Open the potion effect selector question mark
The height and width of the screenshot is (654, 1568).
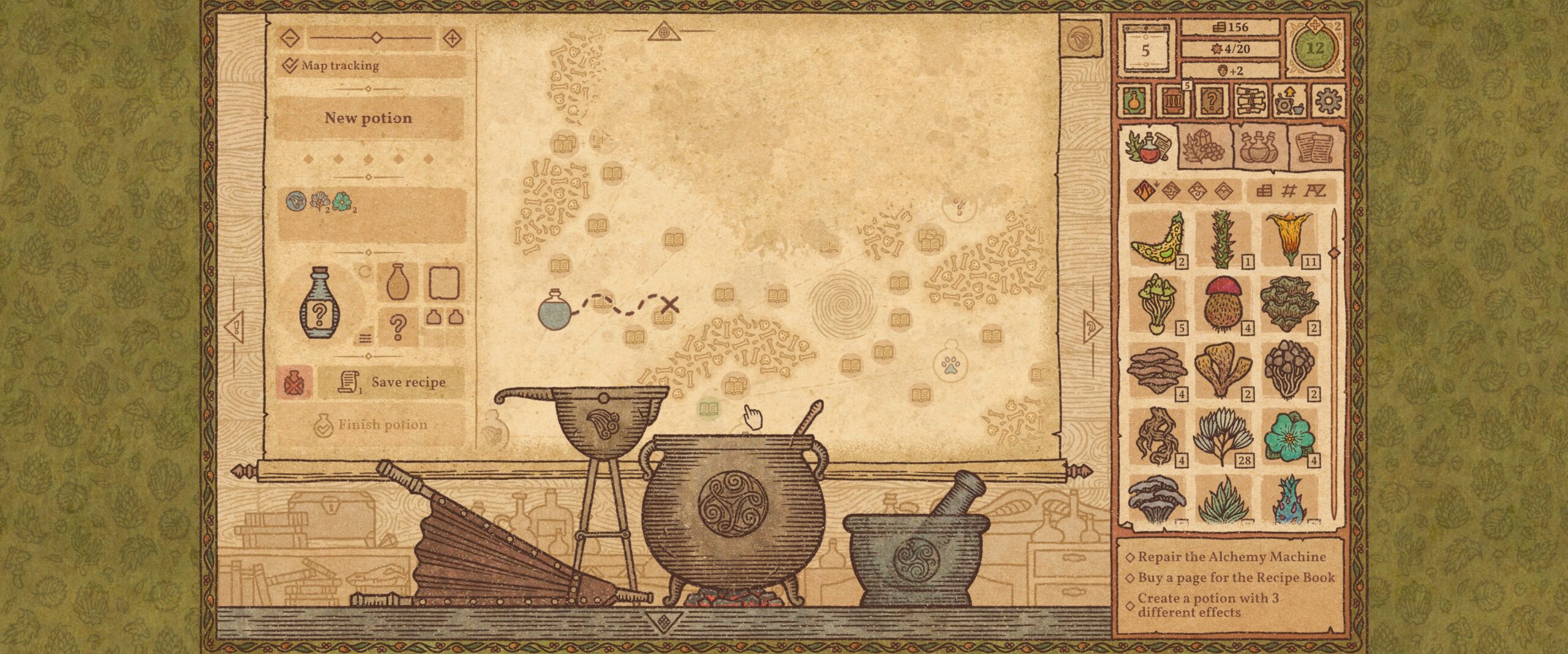pos(398,326)
